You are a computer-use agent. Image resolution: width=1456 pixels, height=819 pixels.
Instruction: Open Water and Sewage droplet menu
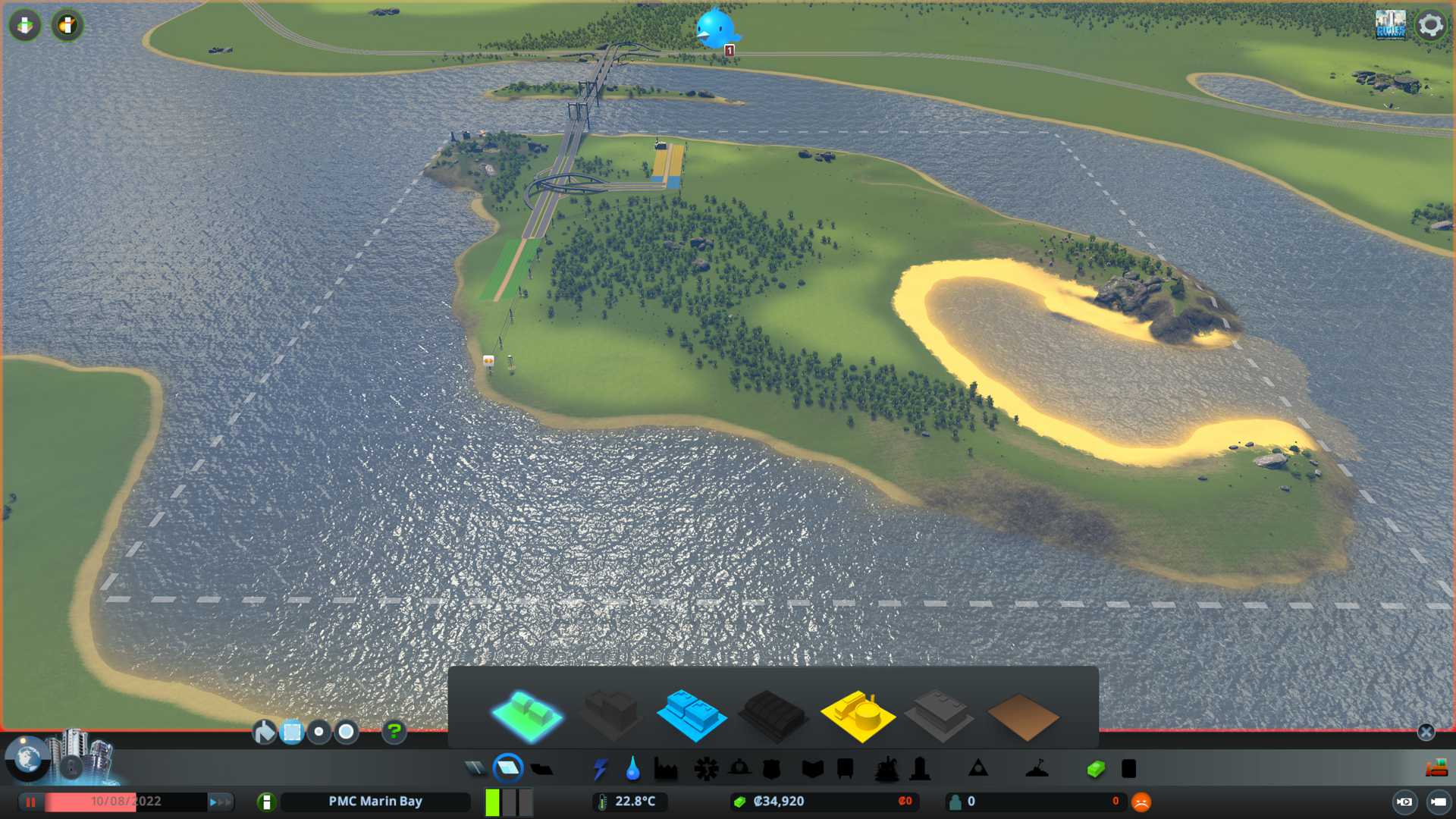tap(632, 769)
